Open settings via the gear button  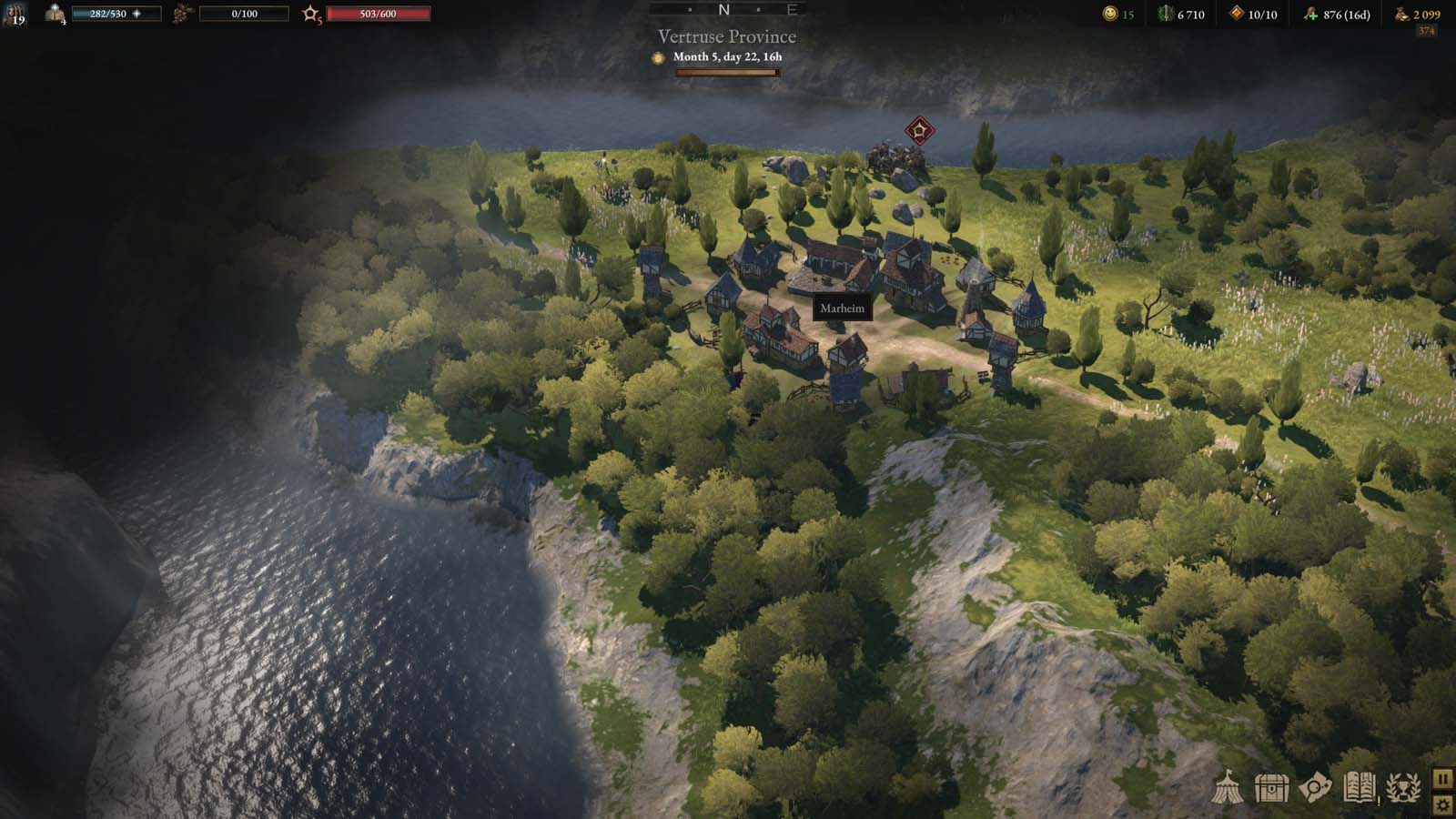point(1443,804)
